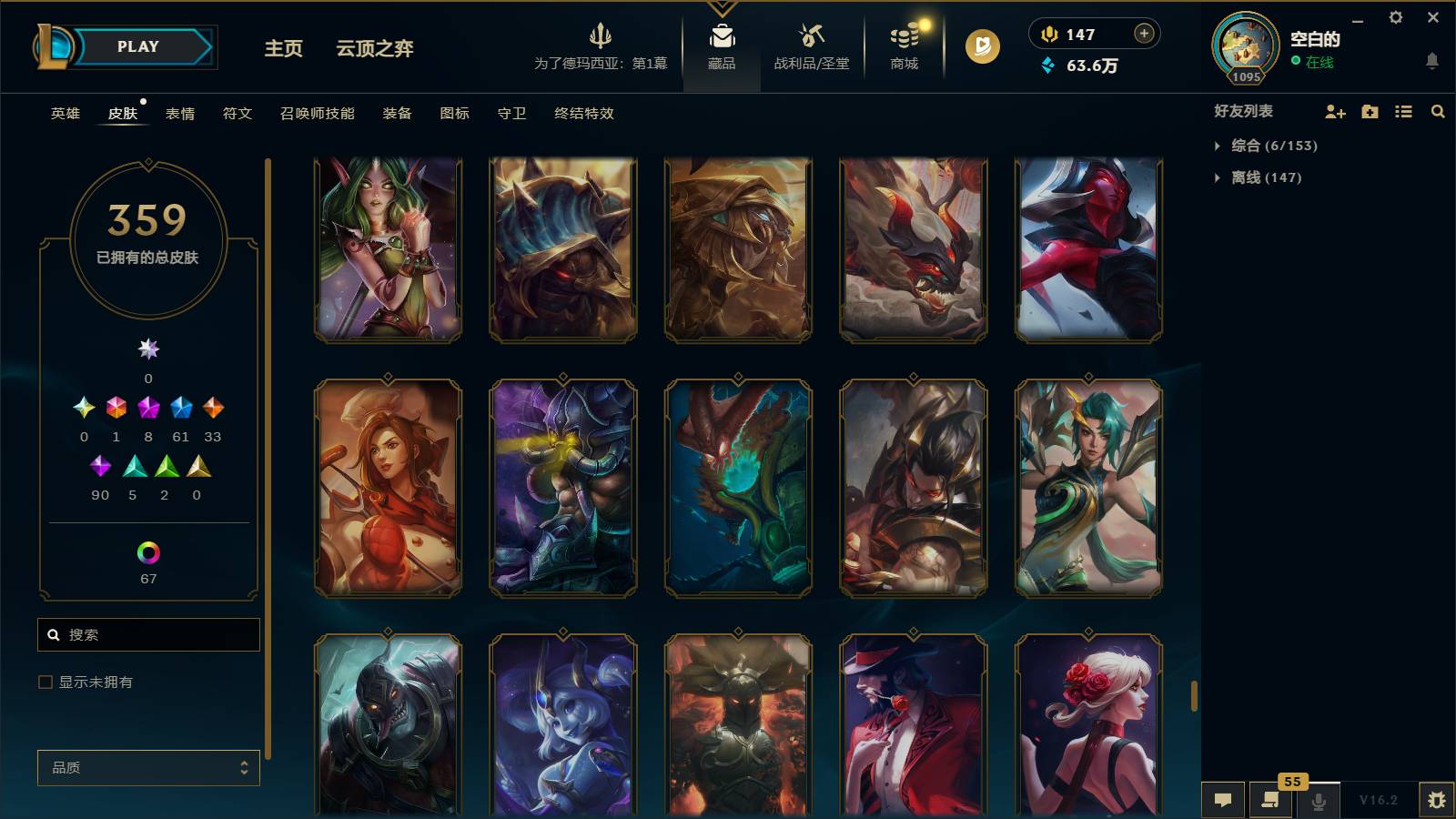
Task: Click the voice chat microphone icon
Action: [x=1317, y=801]
